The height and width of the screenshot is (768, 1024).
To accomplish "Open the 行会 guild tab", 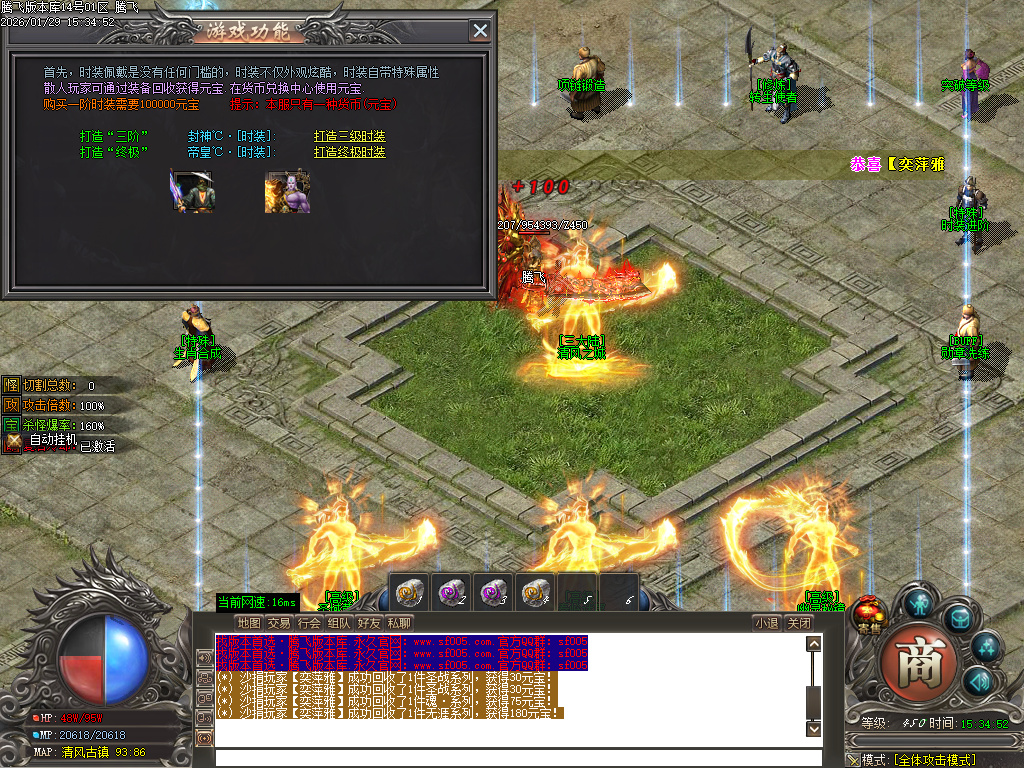I will pyautogui.click(x=309, y=623).
